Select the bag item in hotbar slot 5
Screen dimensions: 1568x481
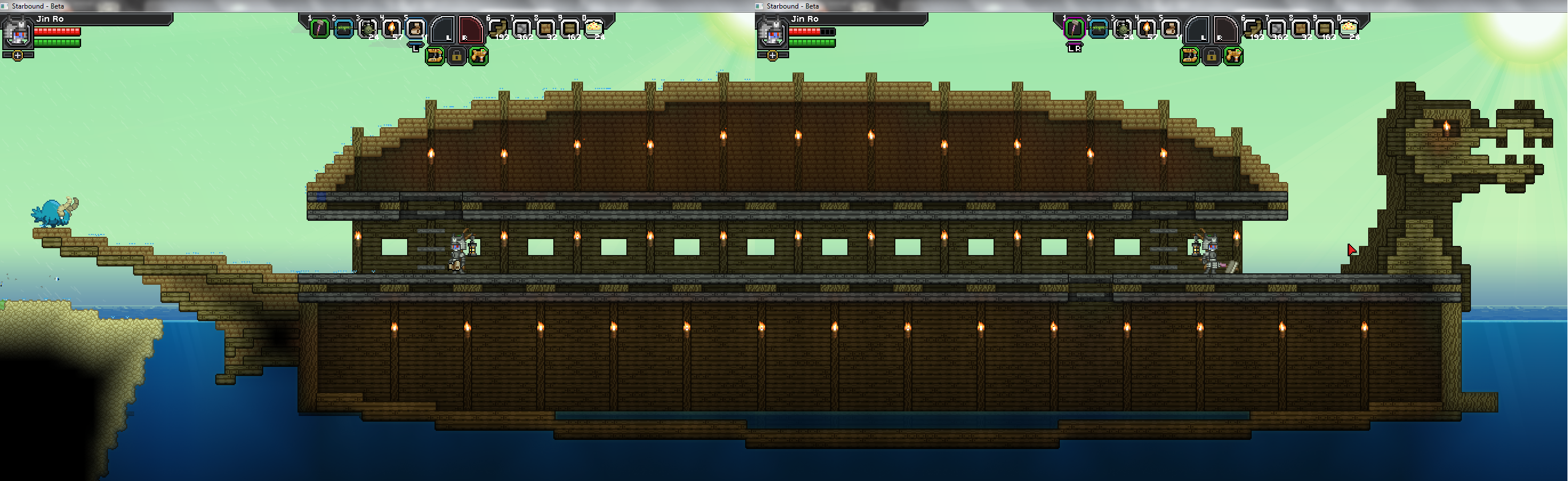coord(416,29)
